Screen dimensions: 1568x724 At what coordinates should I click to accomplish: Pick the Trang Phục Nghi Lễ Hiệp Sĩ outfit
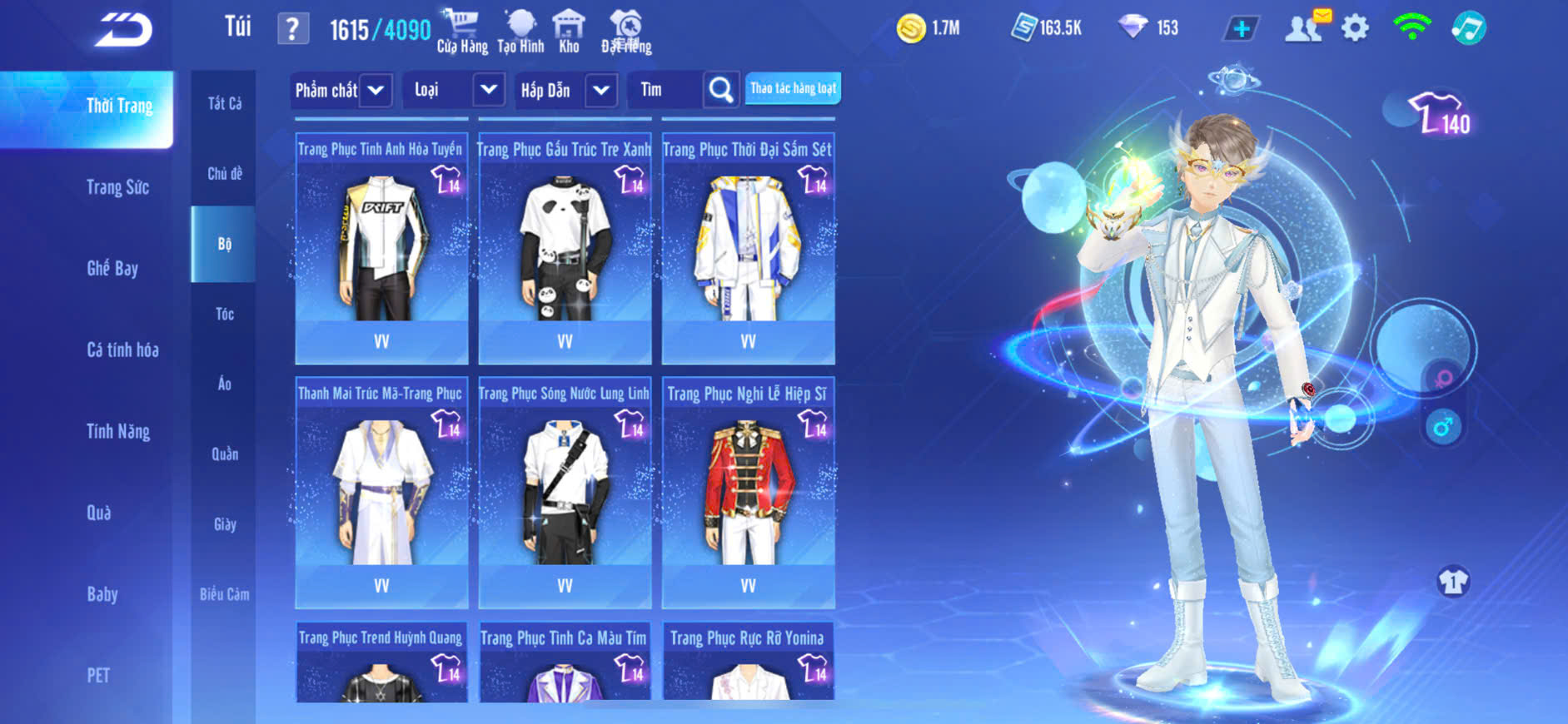point(748,492)
